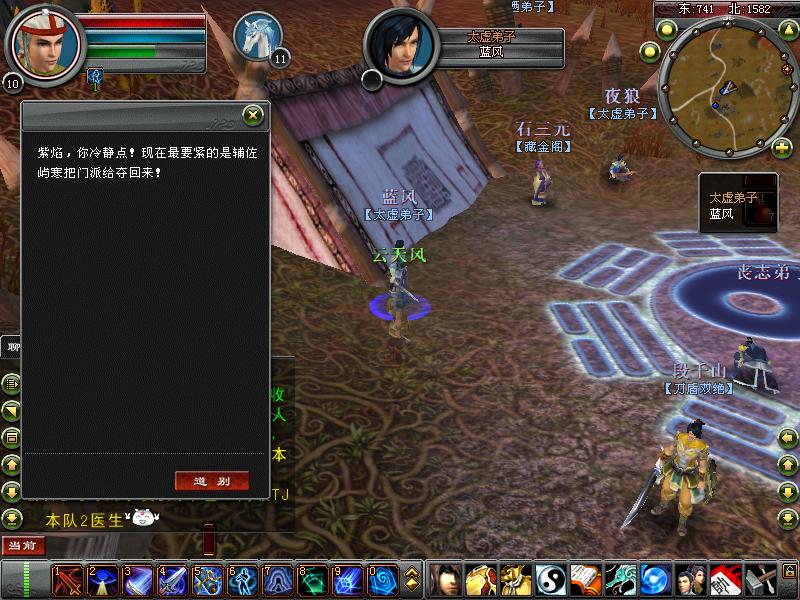Click the green plus button below minimap
Screen dimensions: 800x600
coord(782,149)
